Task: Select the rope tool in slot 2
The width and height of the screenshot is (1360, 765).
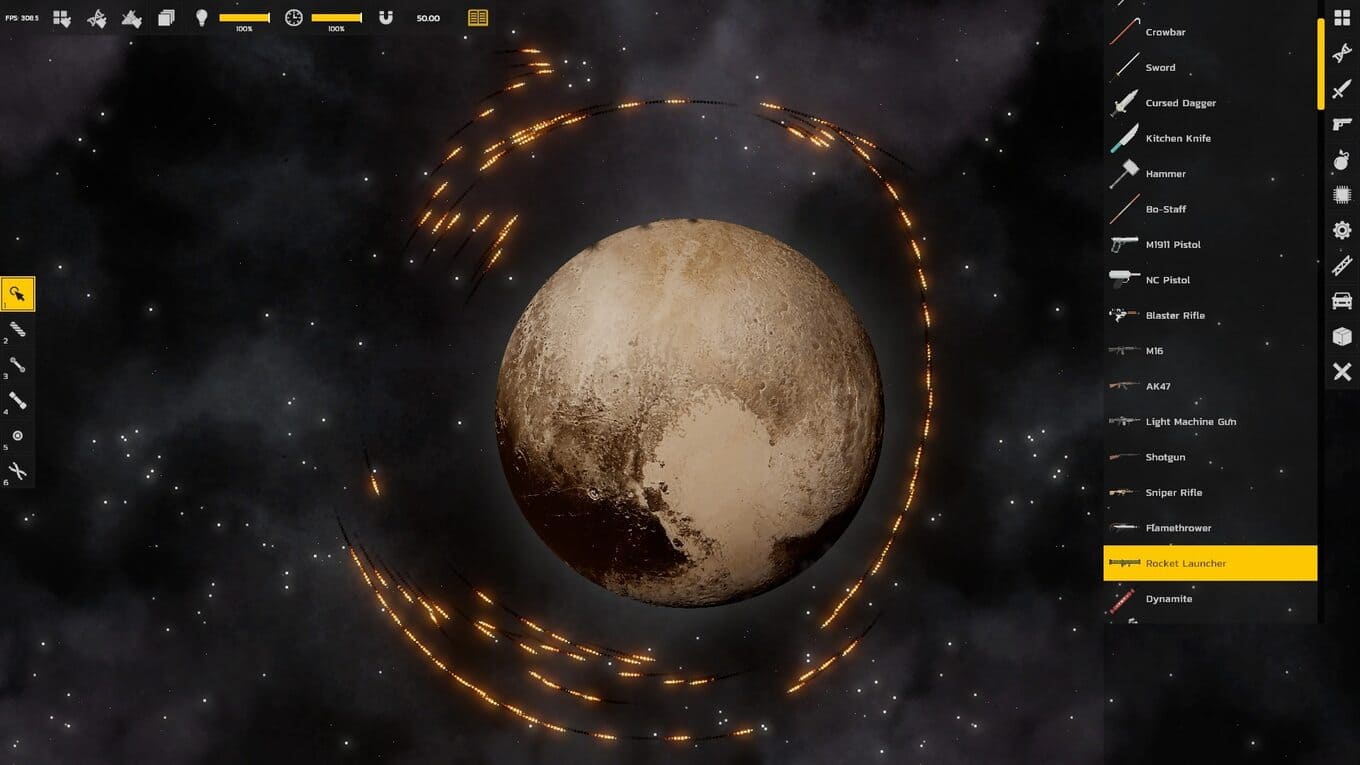Action: [18, 329]
